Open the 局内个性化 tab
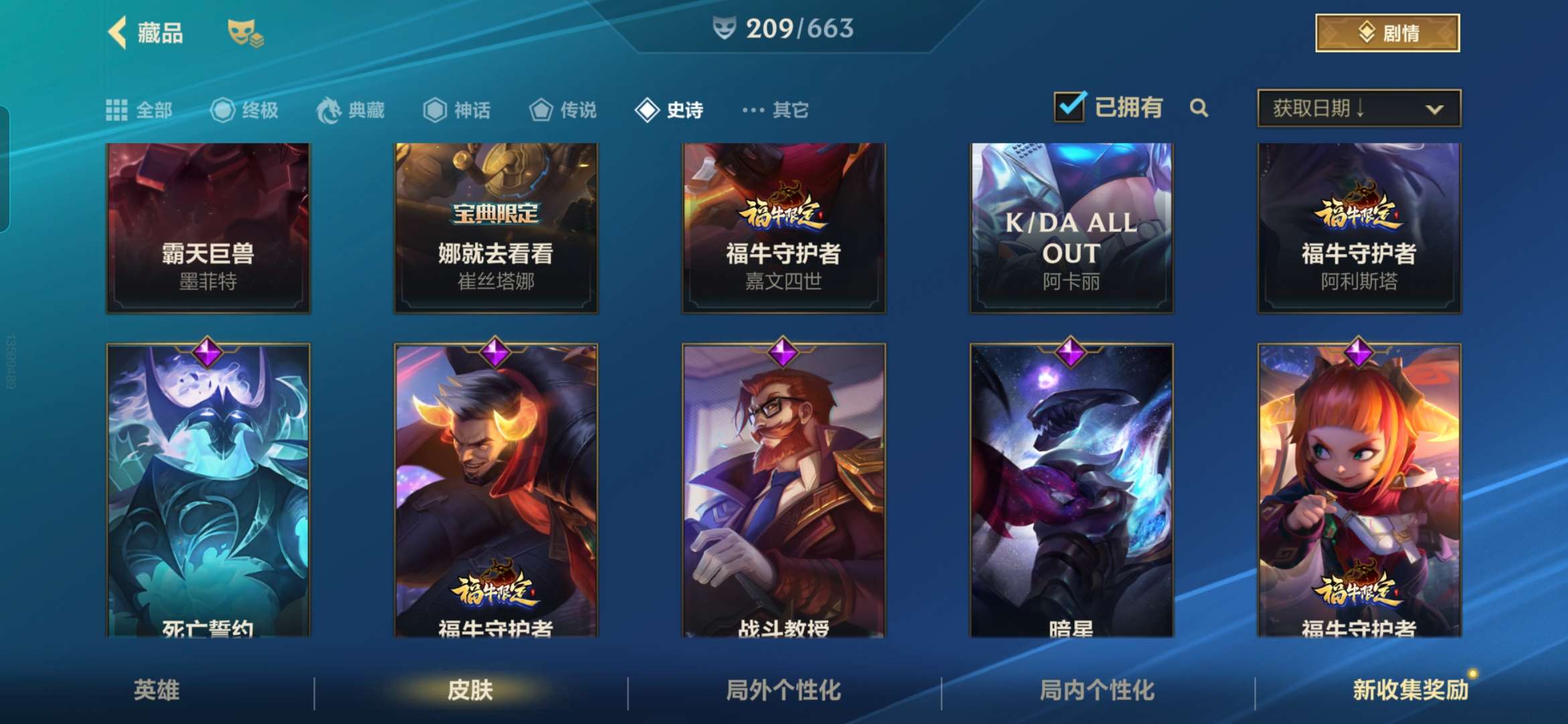 (1097, 690)
